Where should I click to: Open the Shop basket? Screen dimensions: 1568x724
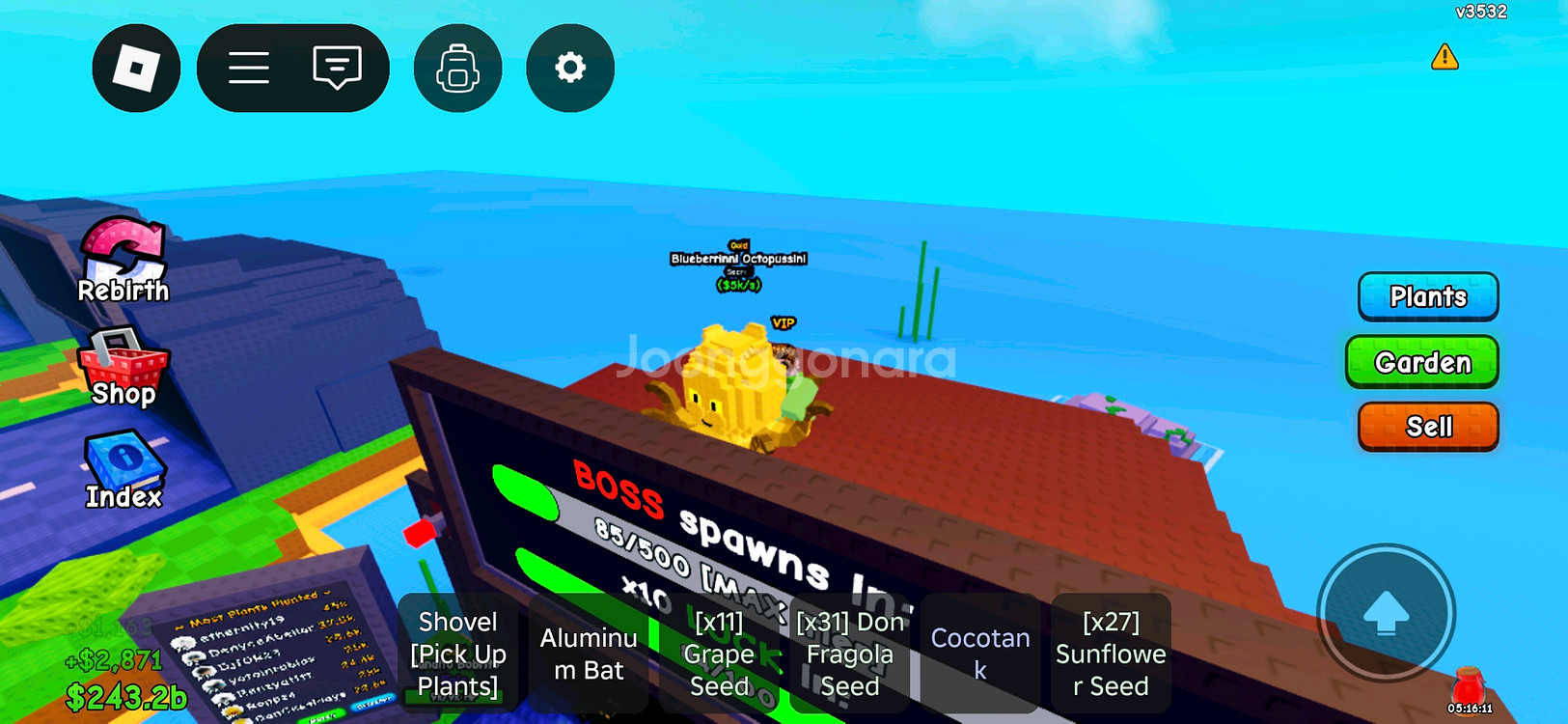pyautogui.click(x=124, y=368)
